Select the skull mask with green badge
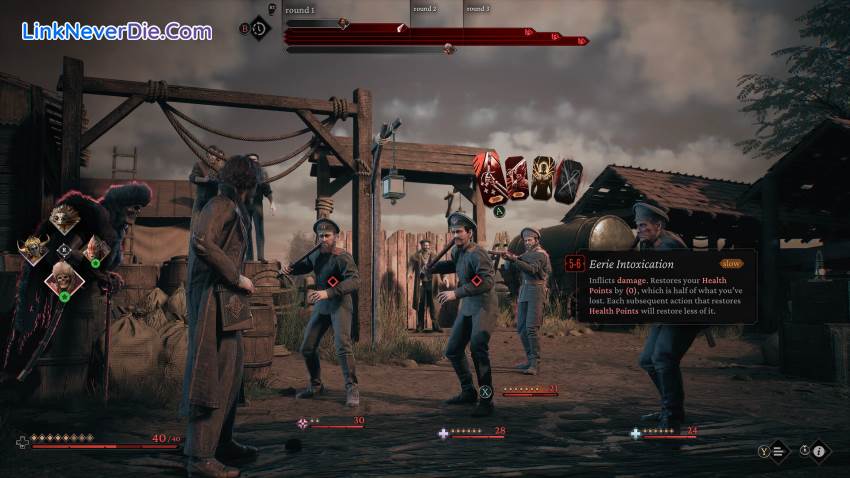850x478 pixels. point(65,281)
